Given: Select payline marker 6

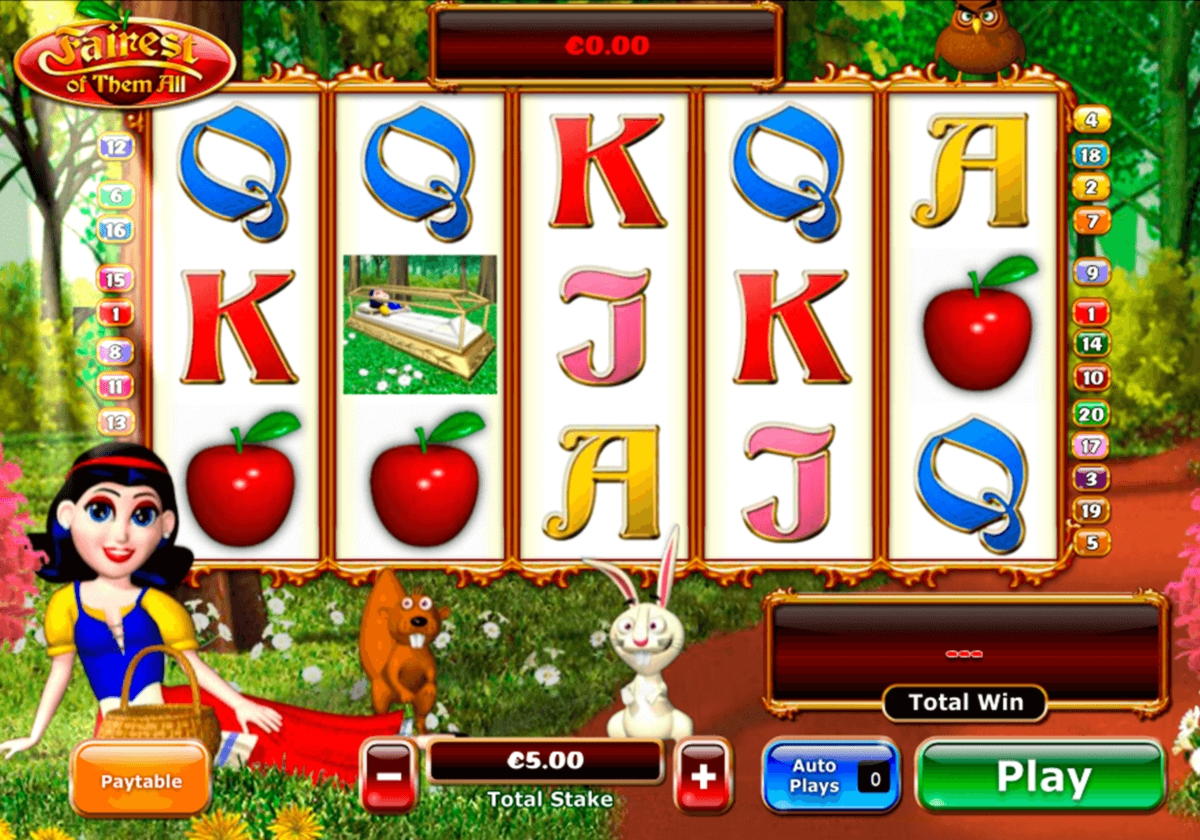Looking at the screenshot, I should [116, 196].
